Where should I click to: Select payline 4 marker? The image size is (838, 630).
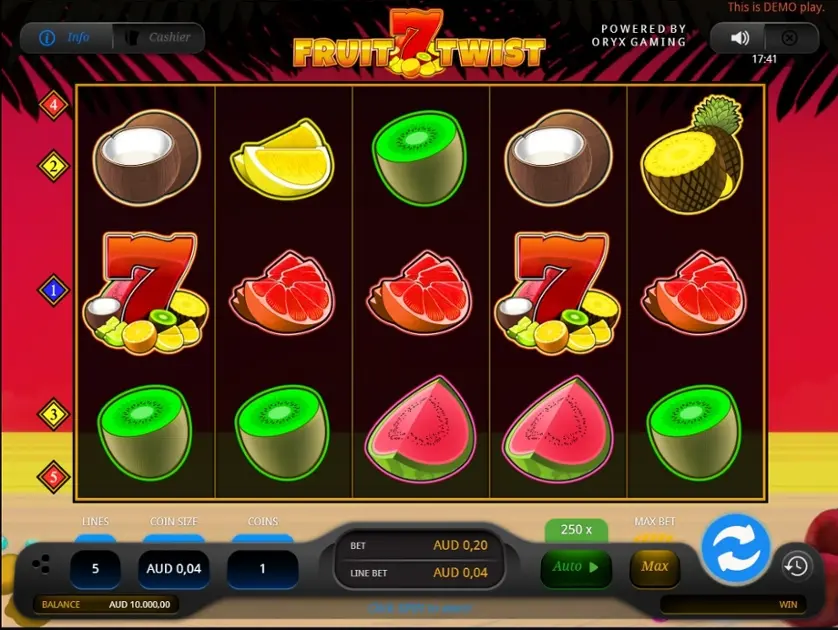click(x=53, y=104)
